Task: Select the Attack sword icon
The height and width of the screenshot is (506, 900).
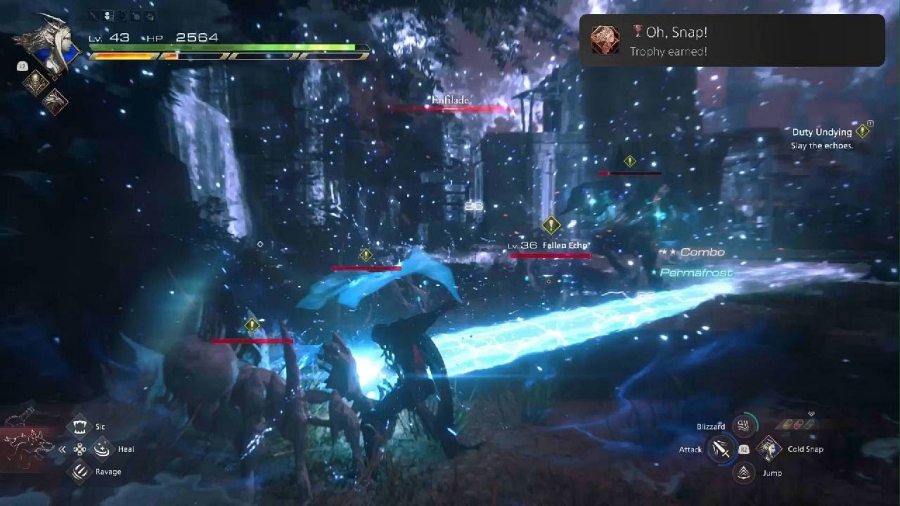Action: click(720, 449)
